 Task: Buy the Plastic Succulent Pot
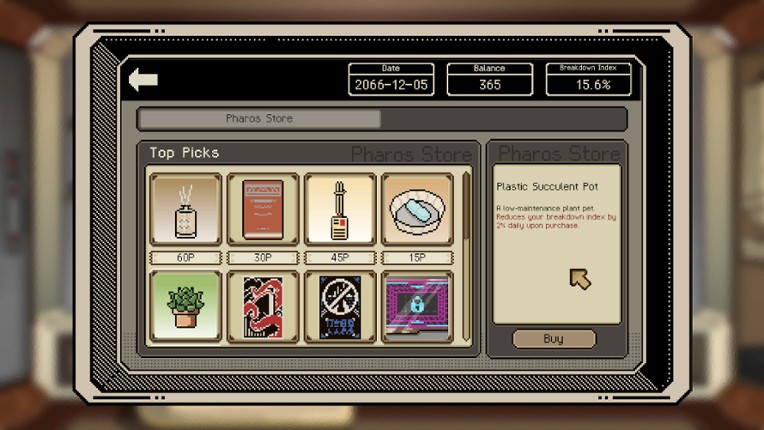(x=553, y=339)
